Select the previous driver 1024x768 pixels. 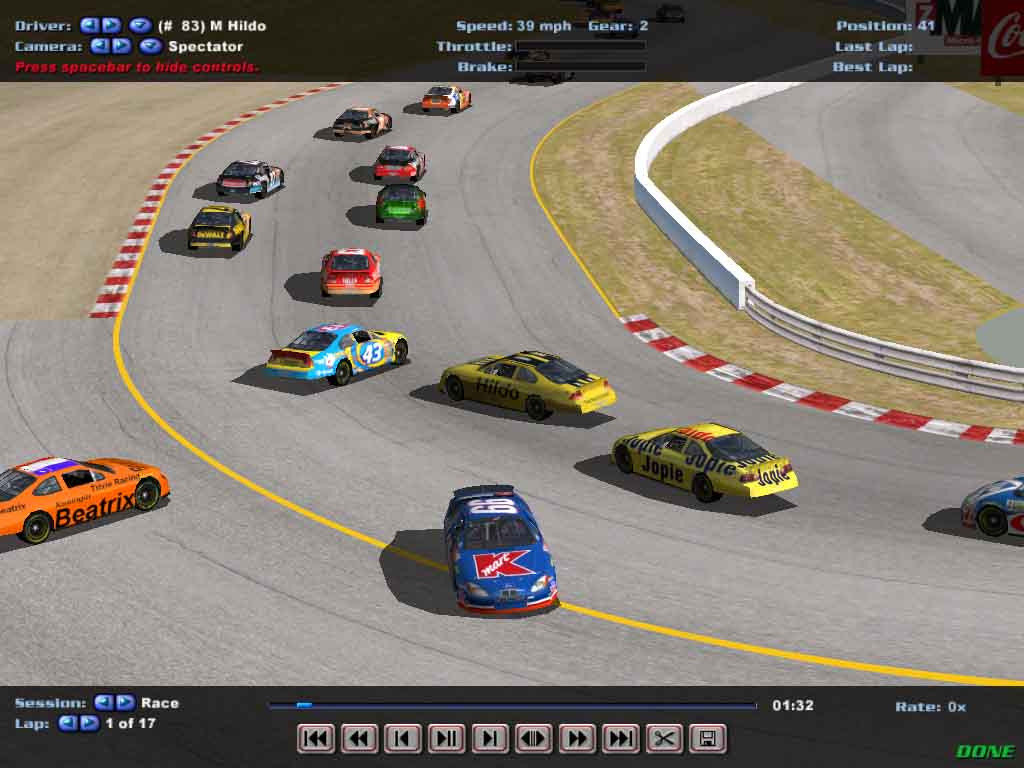(x=89, y=25)
